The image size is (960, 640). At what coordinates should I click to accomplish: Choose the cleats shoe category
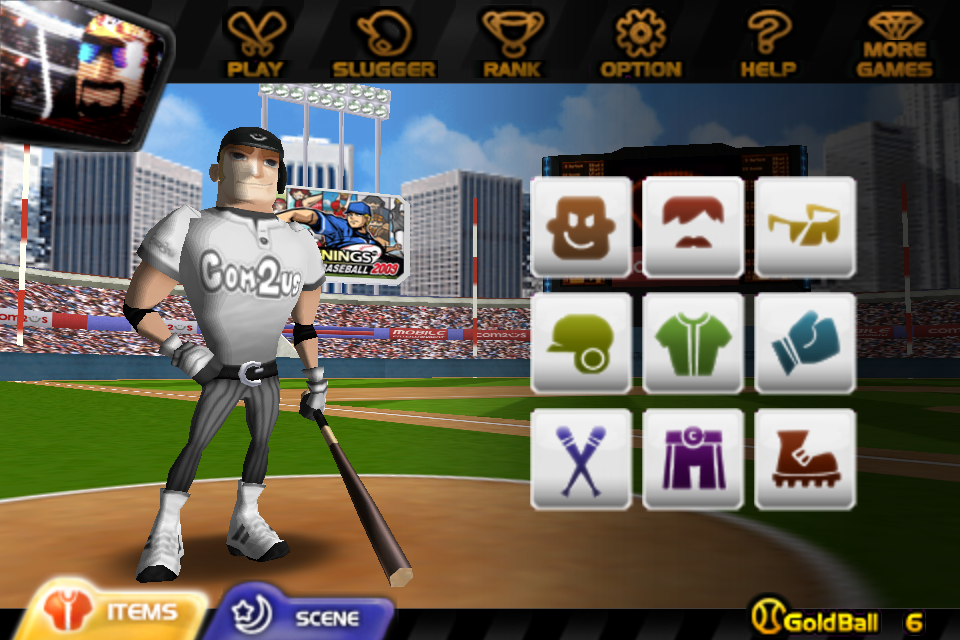coord(805,459)
